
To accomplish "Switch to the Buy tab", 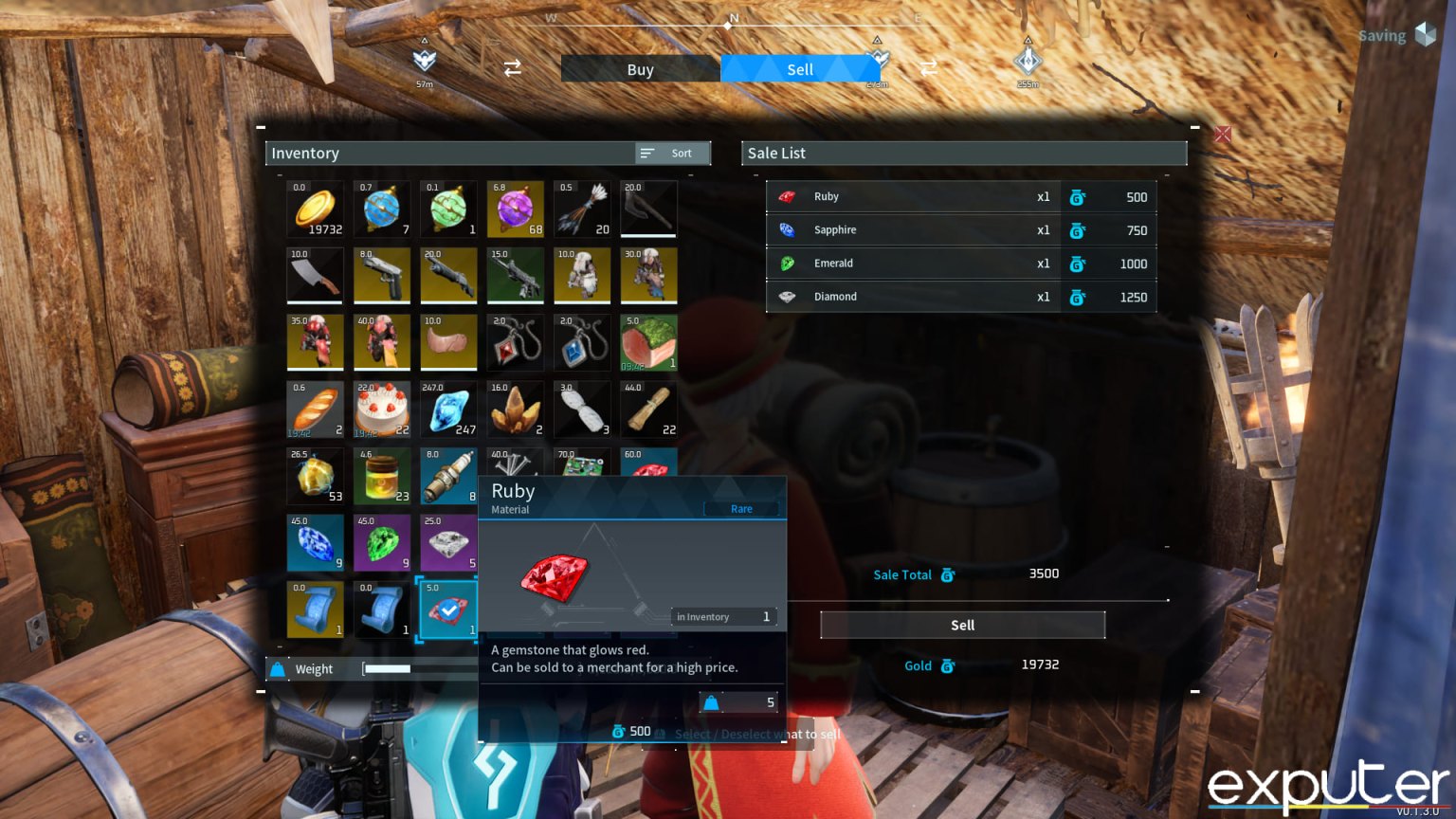I will (640, 68).
